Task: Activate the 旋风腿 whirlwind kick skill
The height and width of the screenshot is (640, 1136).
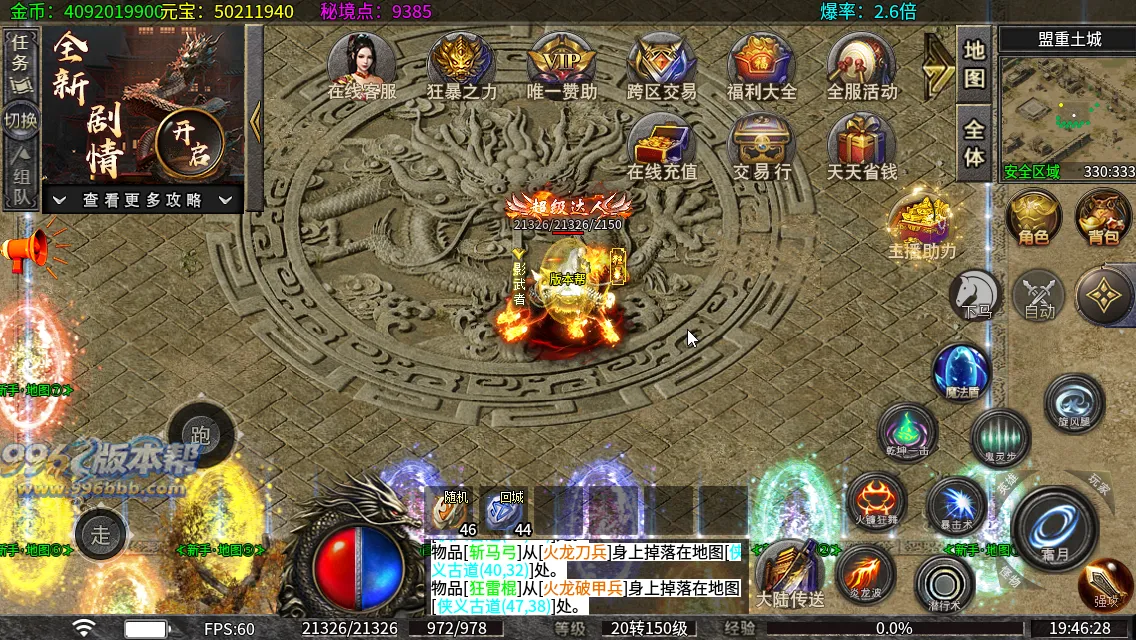Action: 1074,403
